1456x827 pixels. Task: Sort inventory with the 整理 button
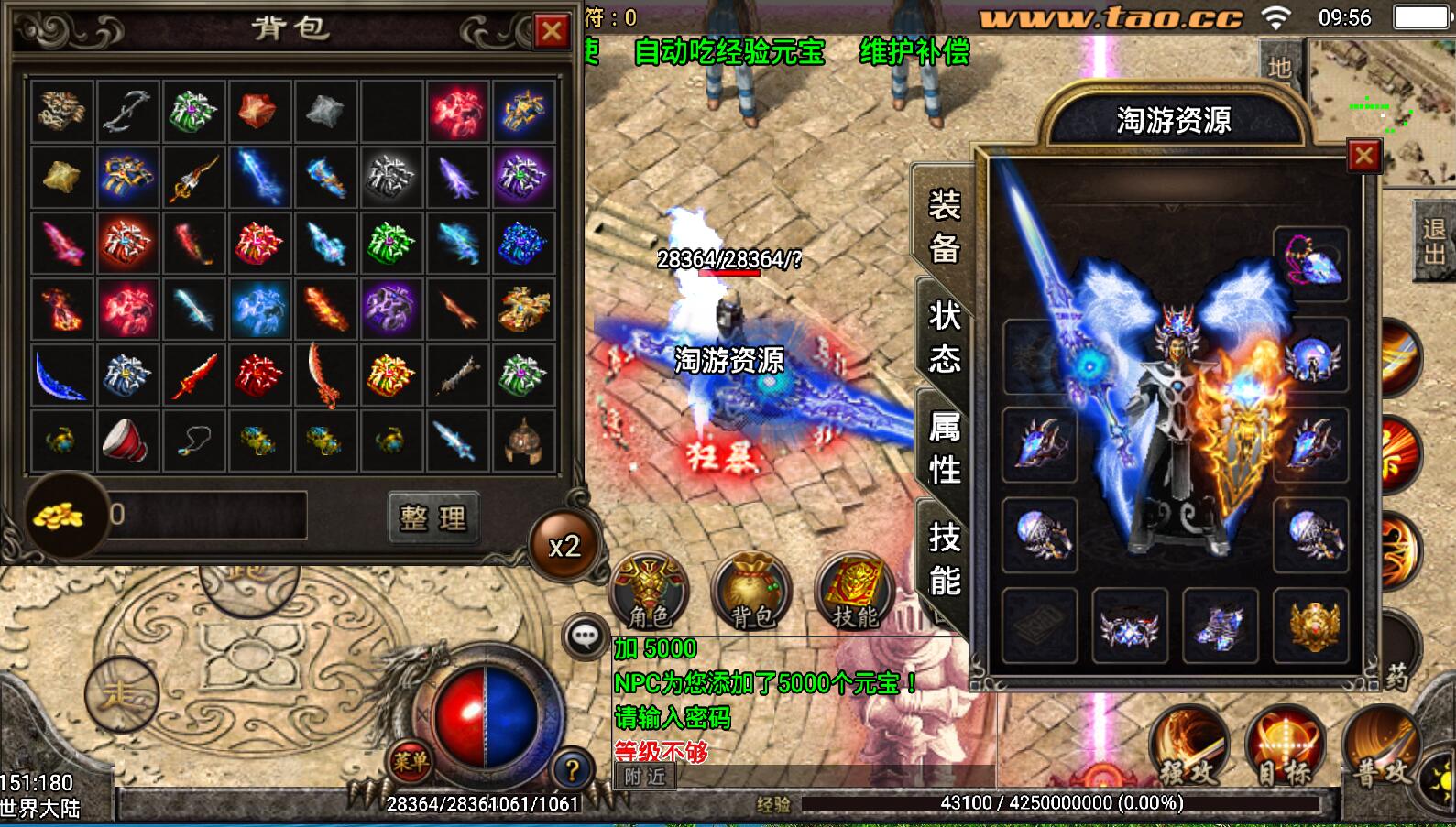pos(432,517)
